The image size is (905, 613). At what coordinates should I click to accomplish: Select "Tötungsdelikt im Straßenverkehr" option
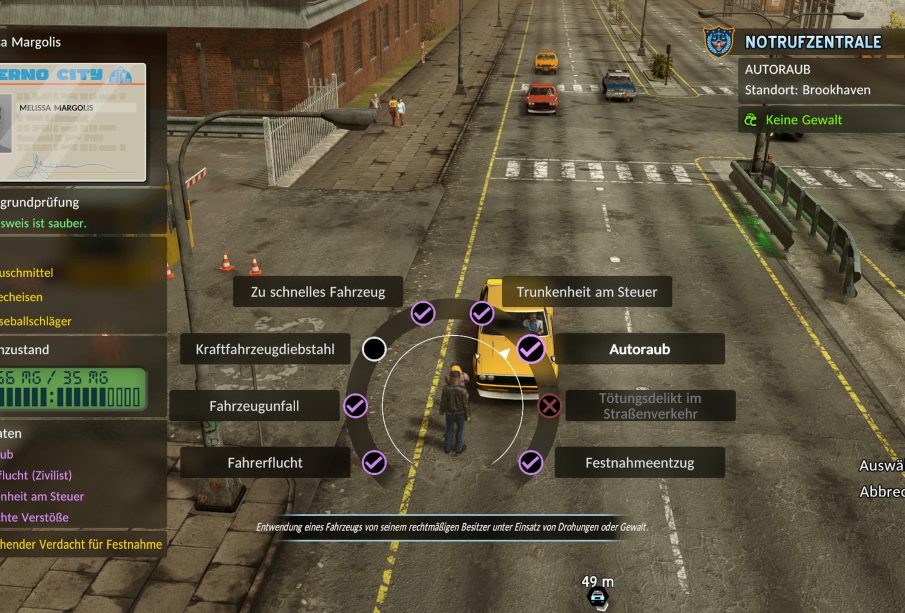click(x=651, y=405)
